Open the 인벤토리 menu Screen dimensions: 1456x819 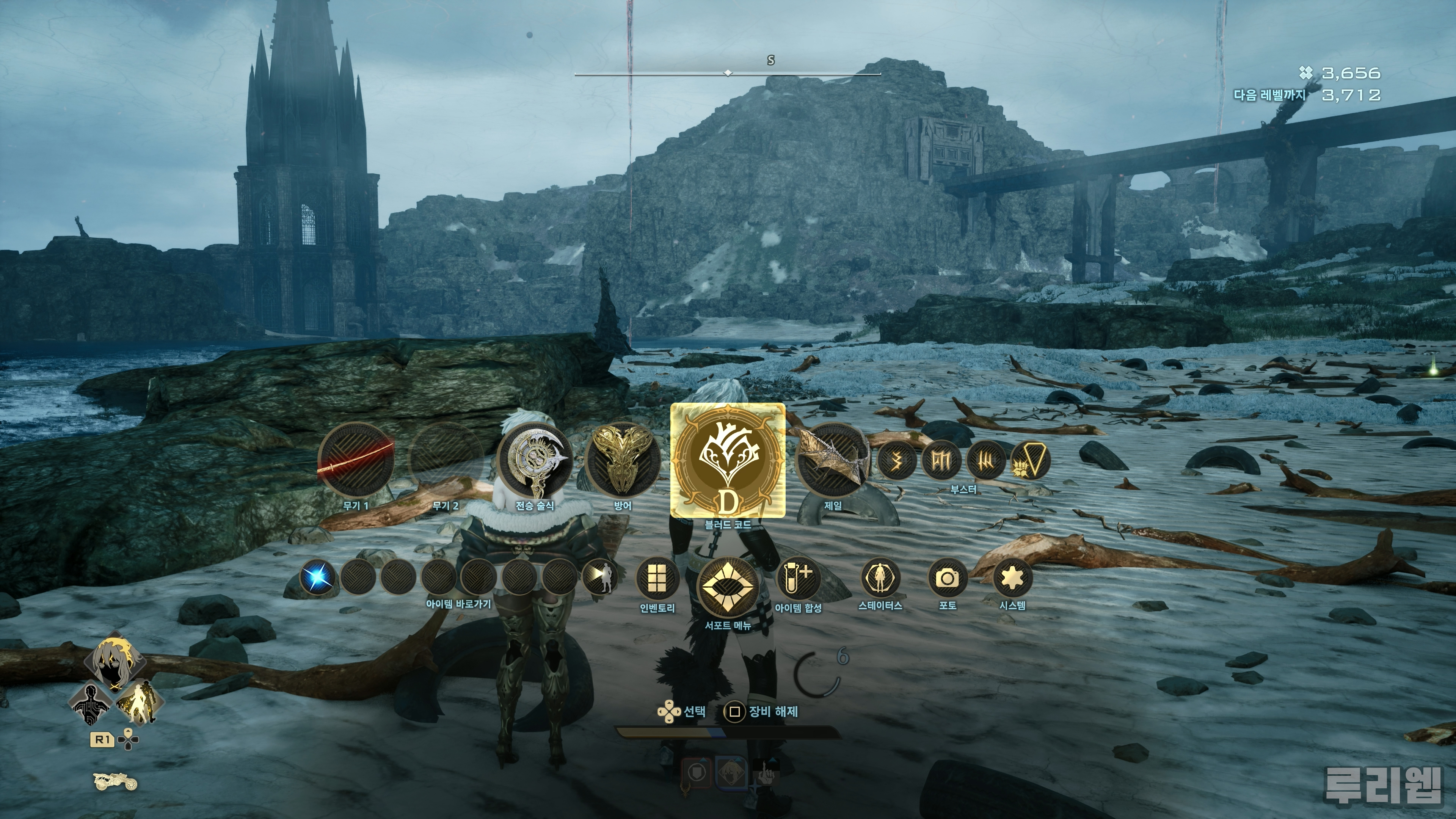click(657, 578)
